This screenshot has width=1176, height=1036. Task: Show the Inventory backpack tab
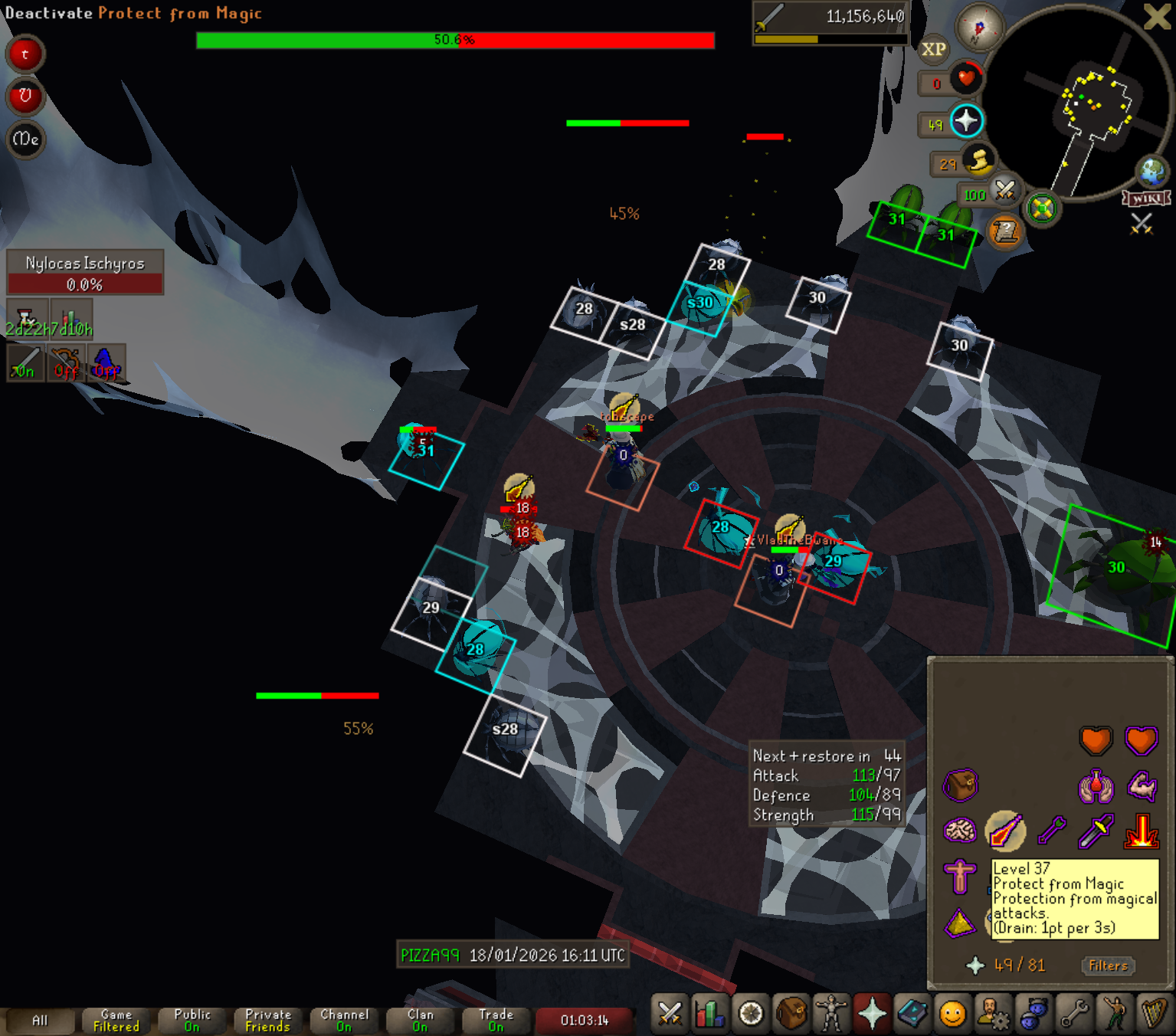(x=791, y=1014)
